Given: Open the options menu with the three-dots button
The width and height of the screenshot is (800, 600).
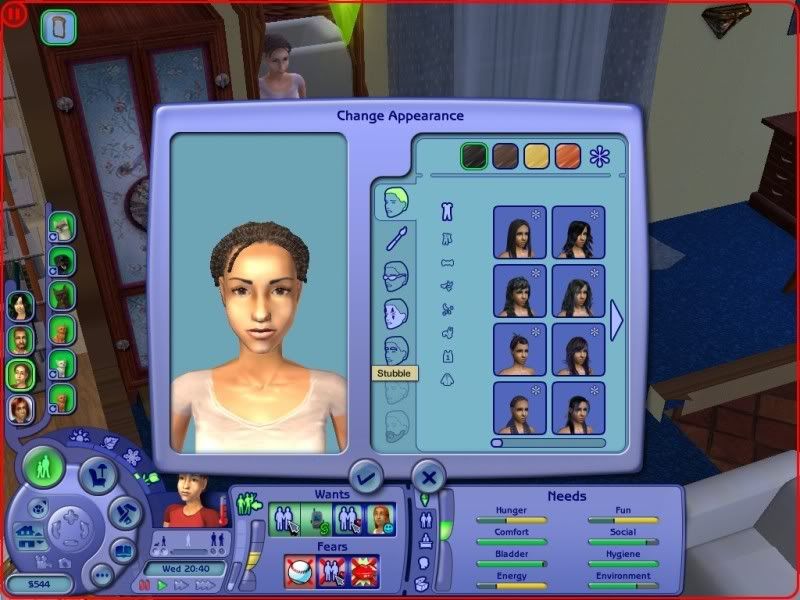Looking at the screenshot, I should click(x=102, y=574).
